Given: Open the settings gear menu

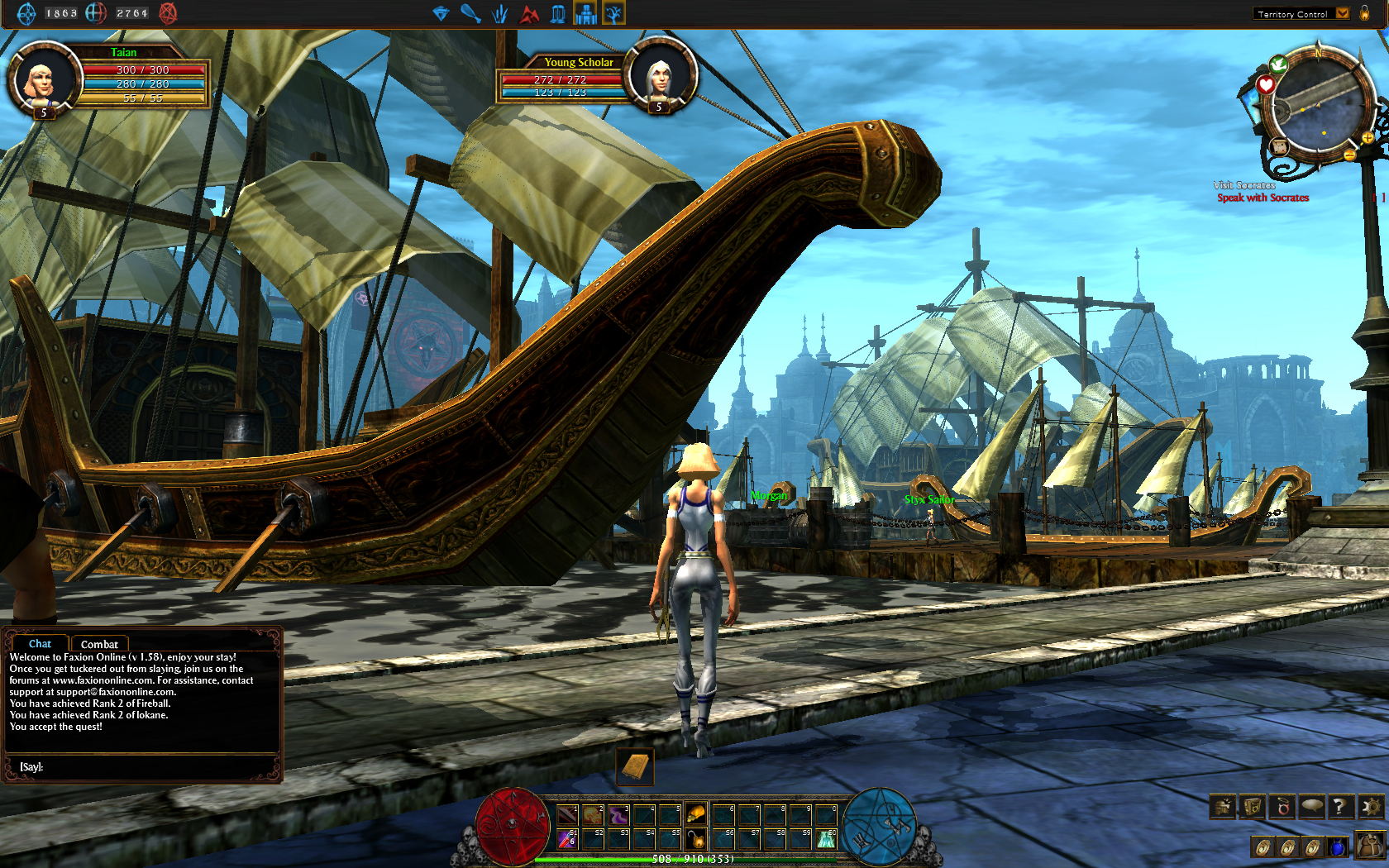Looking at the screenshot, I should pos(1372,806).
